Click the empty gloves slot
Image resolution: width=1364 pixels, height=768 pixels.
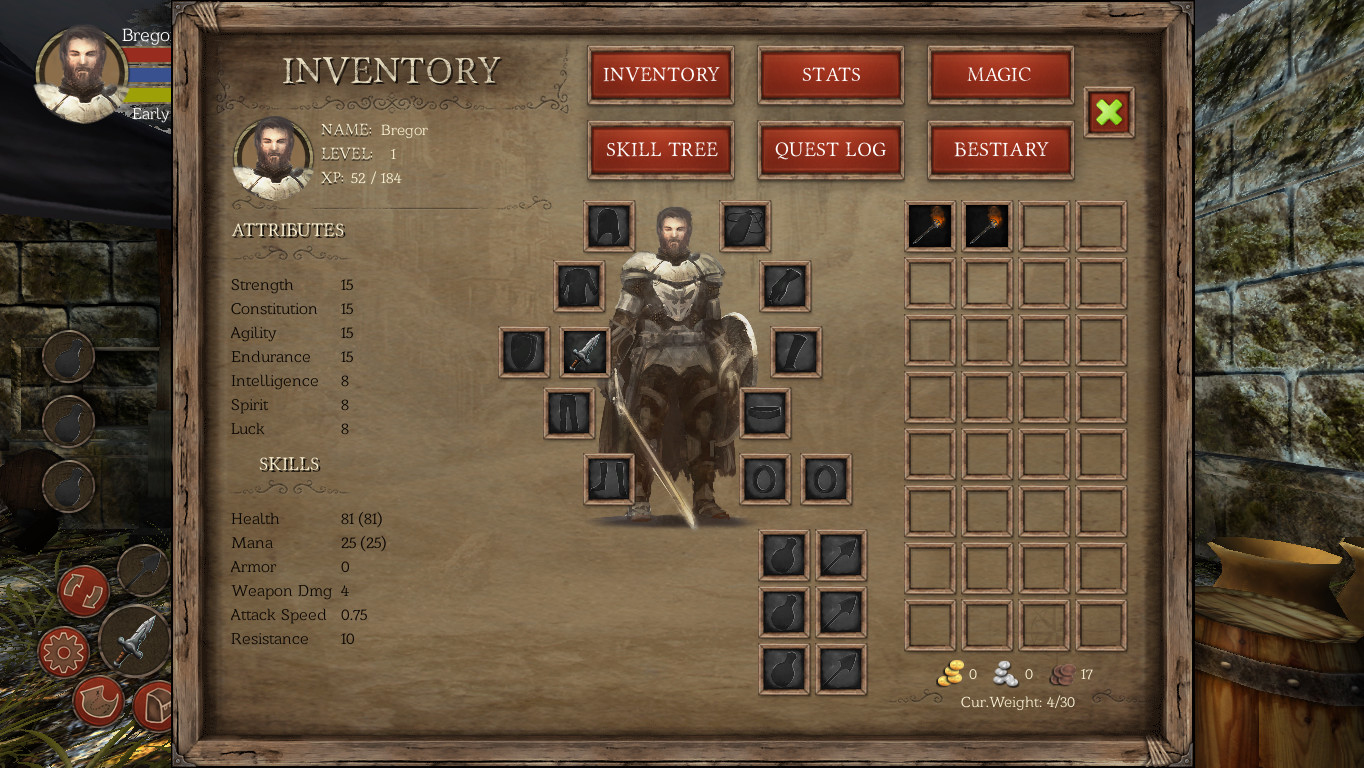[785, 287]
